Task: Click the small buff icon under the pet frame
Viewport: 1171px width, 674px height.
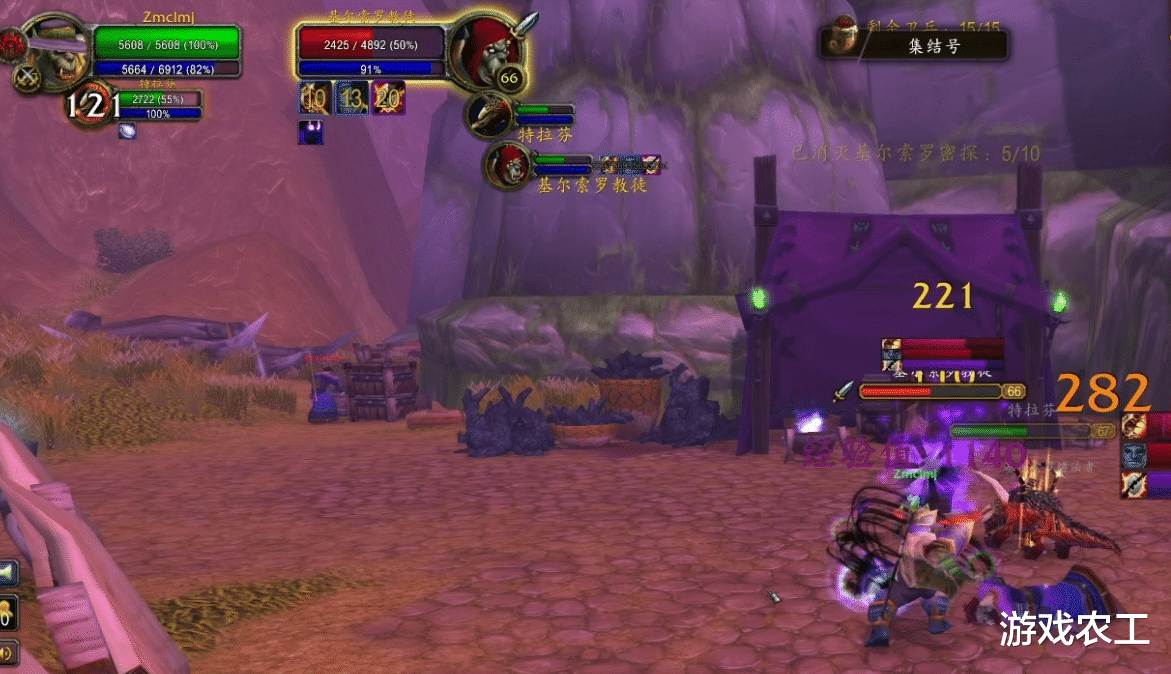Action: tap(127, 130)
